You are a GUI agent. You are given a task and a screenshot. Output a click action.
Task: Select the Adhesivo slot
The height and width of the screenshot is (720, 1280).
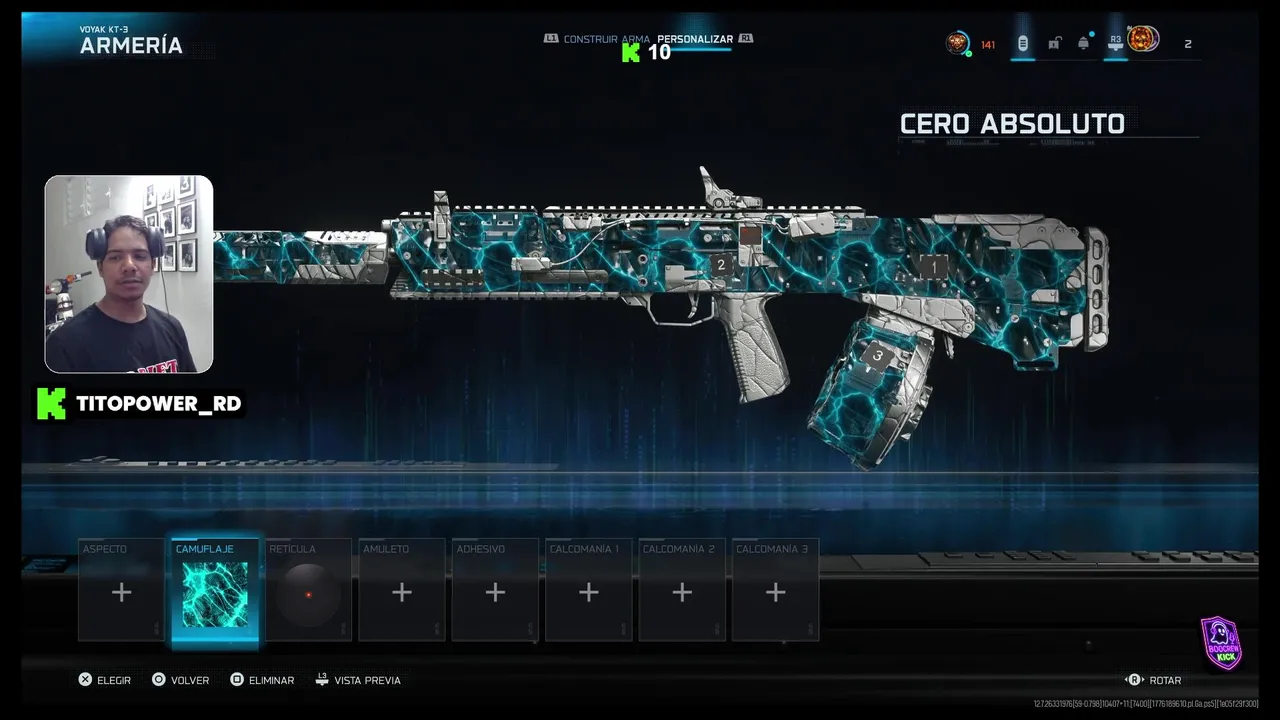tap(495, 591)
